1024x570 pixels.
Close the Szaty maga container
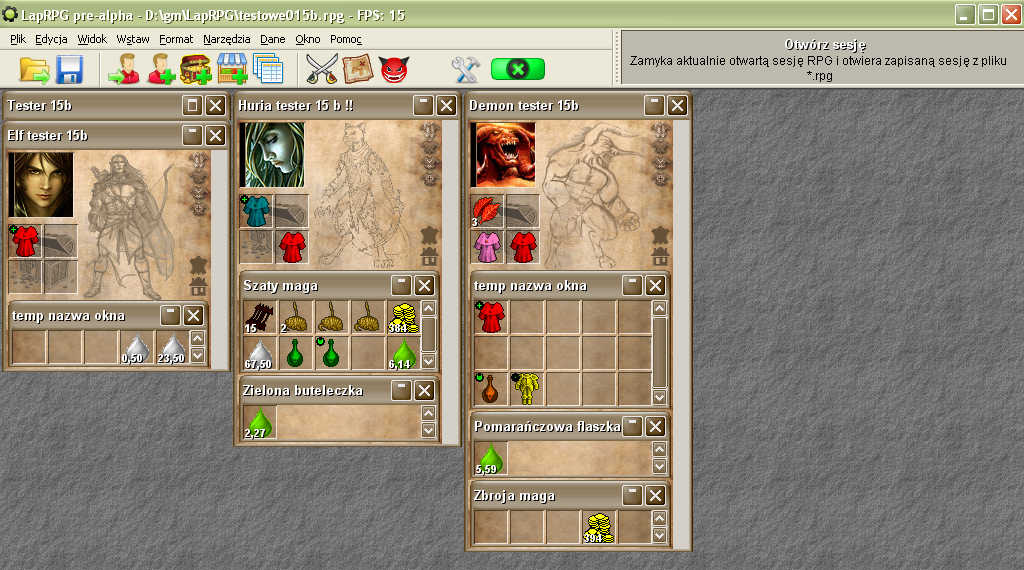pos(424,285)
